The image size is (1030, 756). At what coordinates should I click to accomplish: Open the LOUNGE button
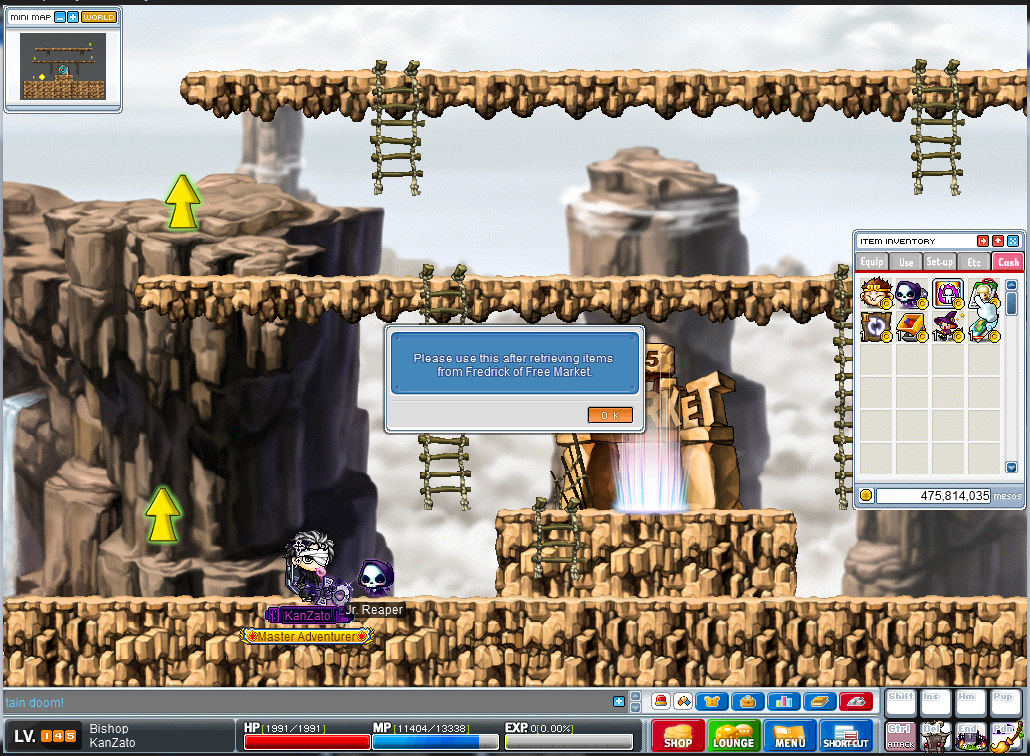click(x=733, y=736)
